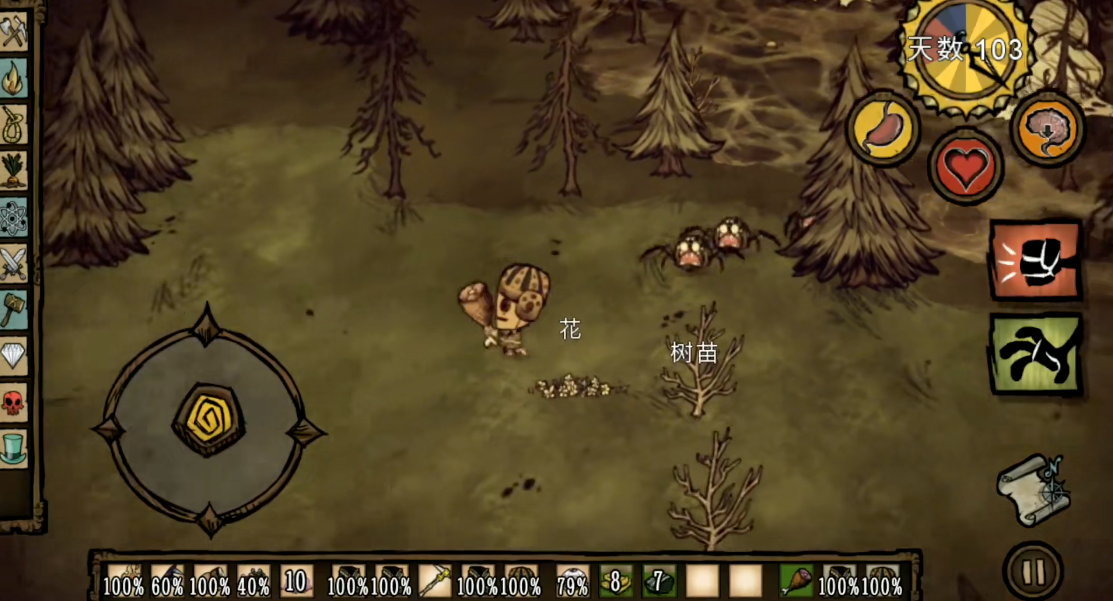The width and height of the screenshot is (1113, 601).
Task: Switch to the Food farming crafting tab
Action: pyautogui.click(x=14, y=170)
